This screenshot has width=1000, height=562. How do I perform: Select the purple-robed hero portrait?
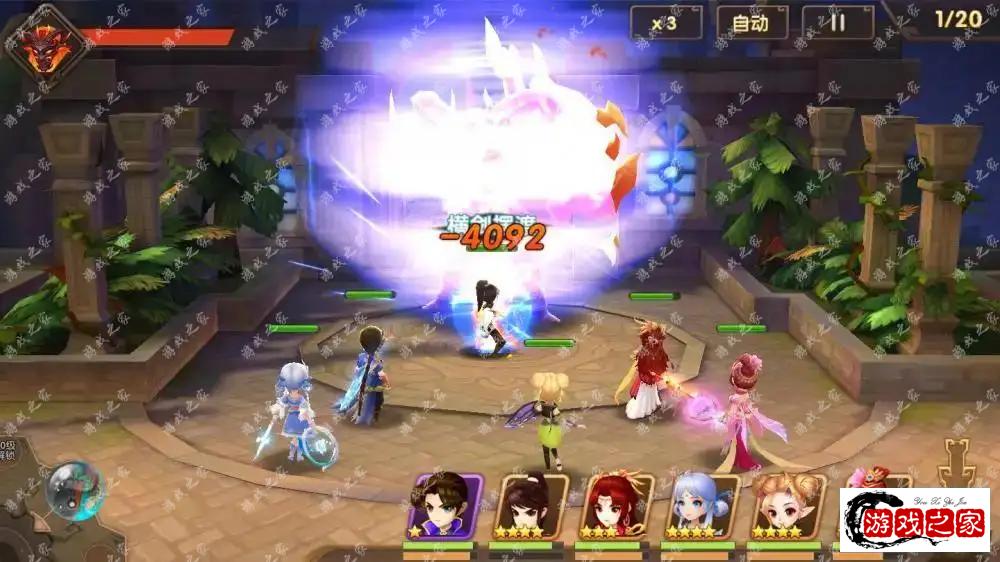(x=444, y=506)
